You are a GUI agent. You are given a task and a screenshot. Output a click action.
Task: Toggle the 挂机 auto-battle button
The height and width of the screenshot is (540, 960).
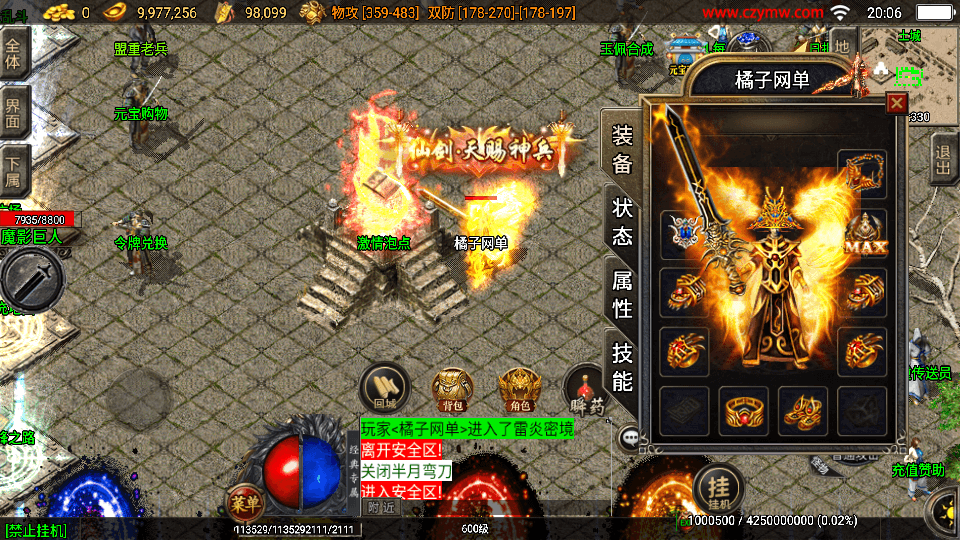click(x=717, y=487)
